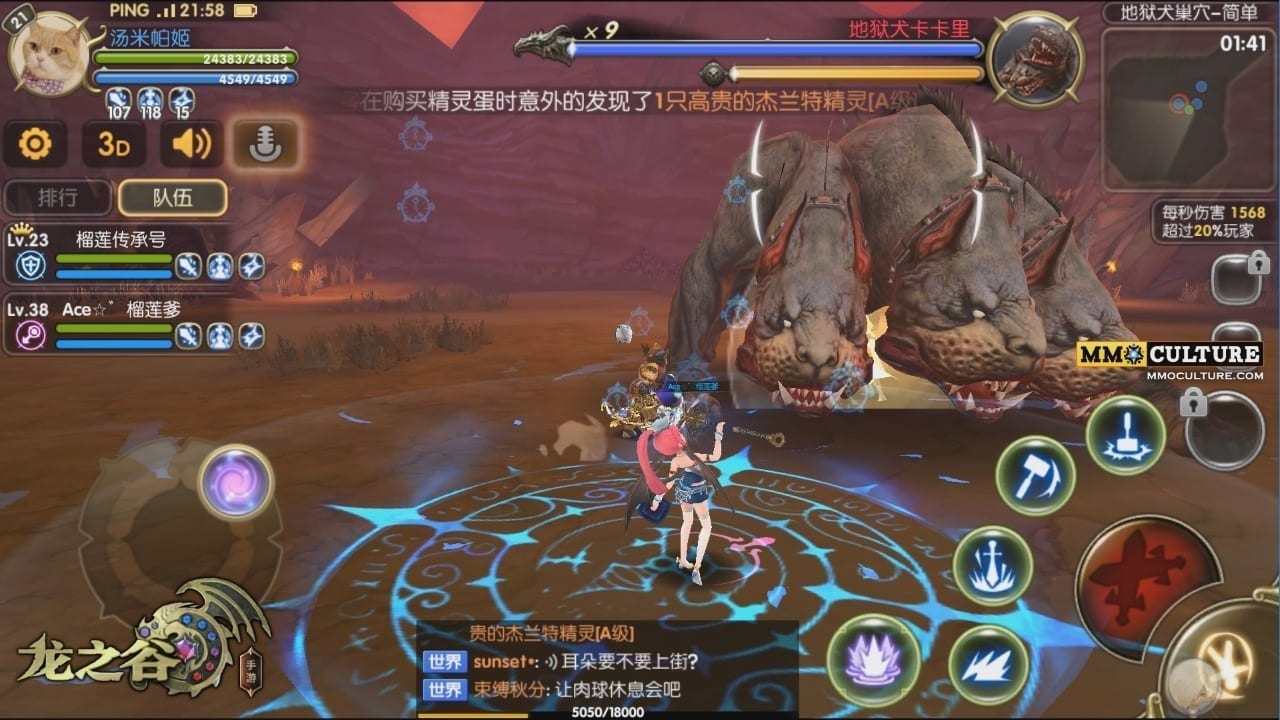1280x720 pixels.
Task: Select the 队伍 team tab
Action: pos(172,197)
